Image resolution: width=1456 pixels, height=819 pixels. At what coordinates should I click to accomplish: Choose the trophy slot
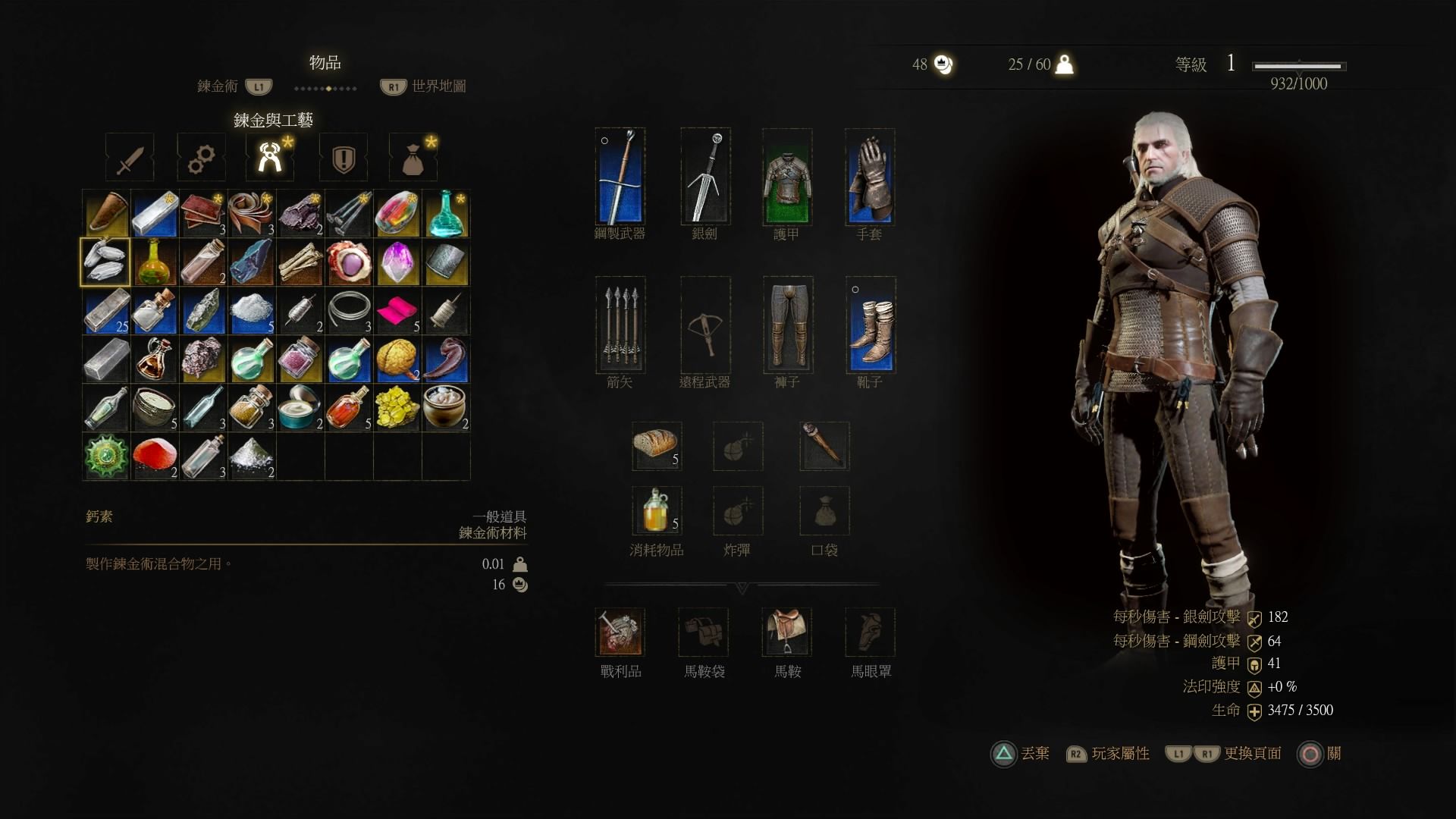click(x=620, y=632)
